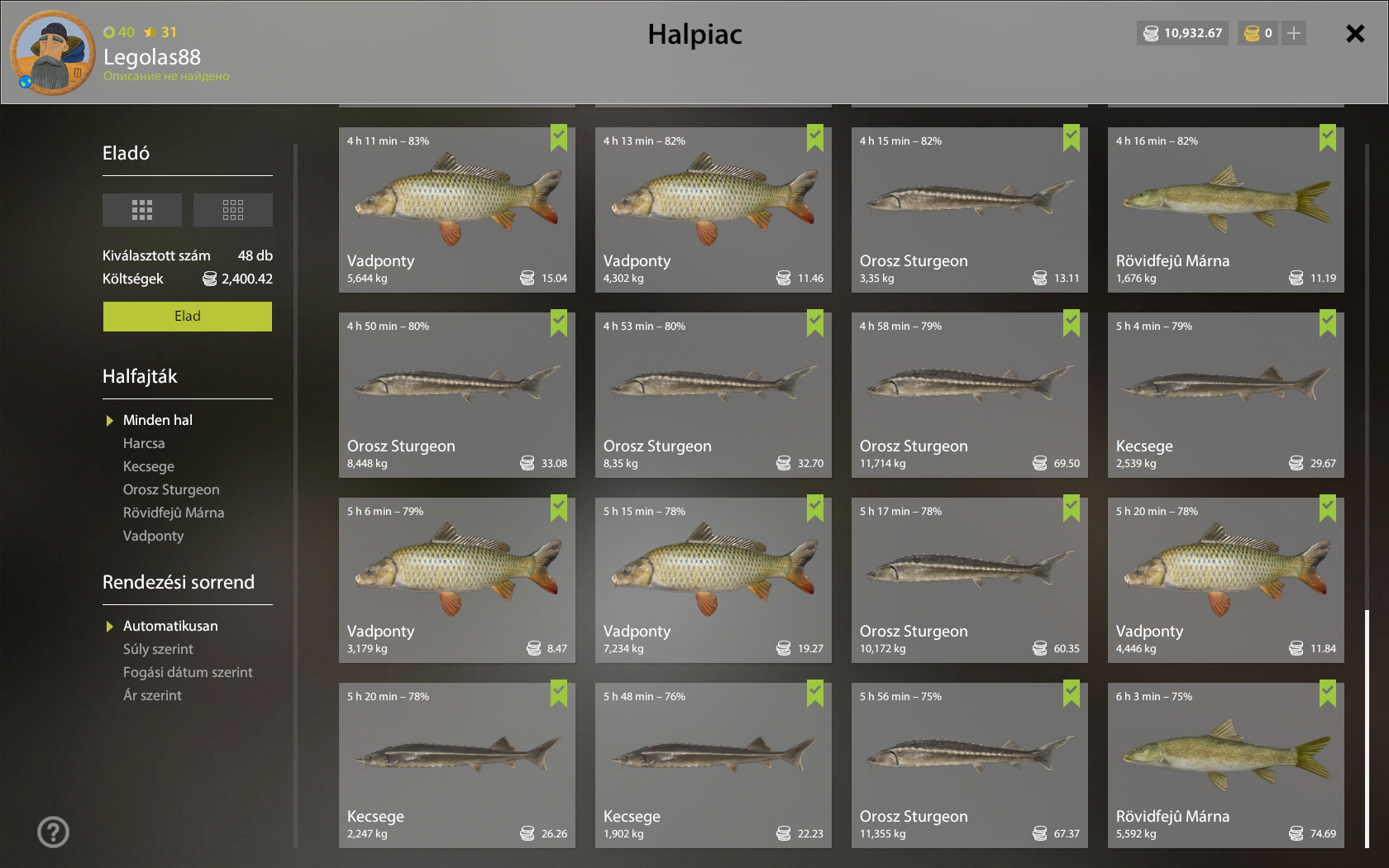The width and height of the screenshot is (1389, 868).
Task: Sort fish by price (Ár szerint)
Action: [152, 696]
